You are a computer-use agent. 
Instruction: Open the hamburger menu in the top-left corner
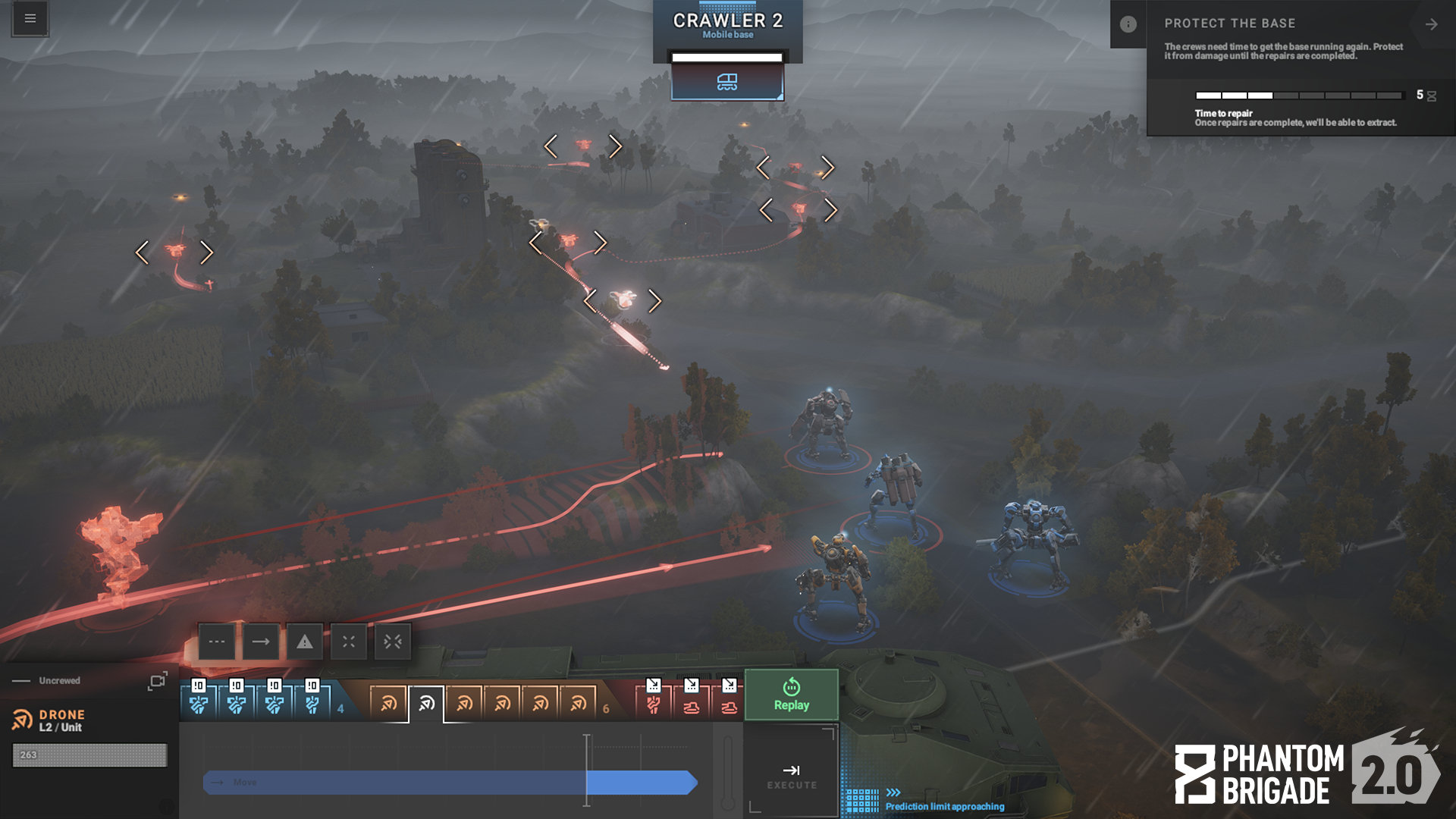29,18
